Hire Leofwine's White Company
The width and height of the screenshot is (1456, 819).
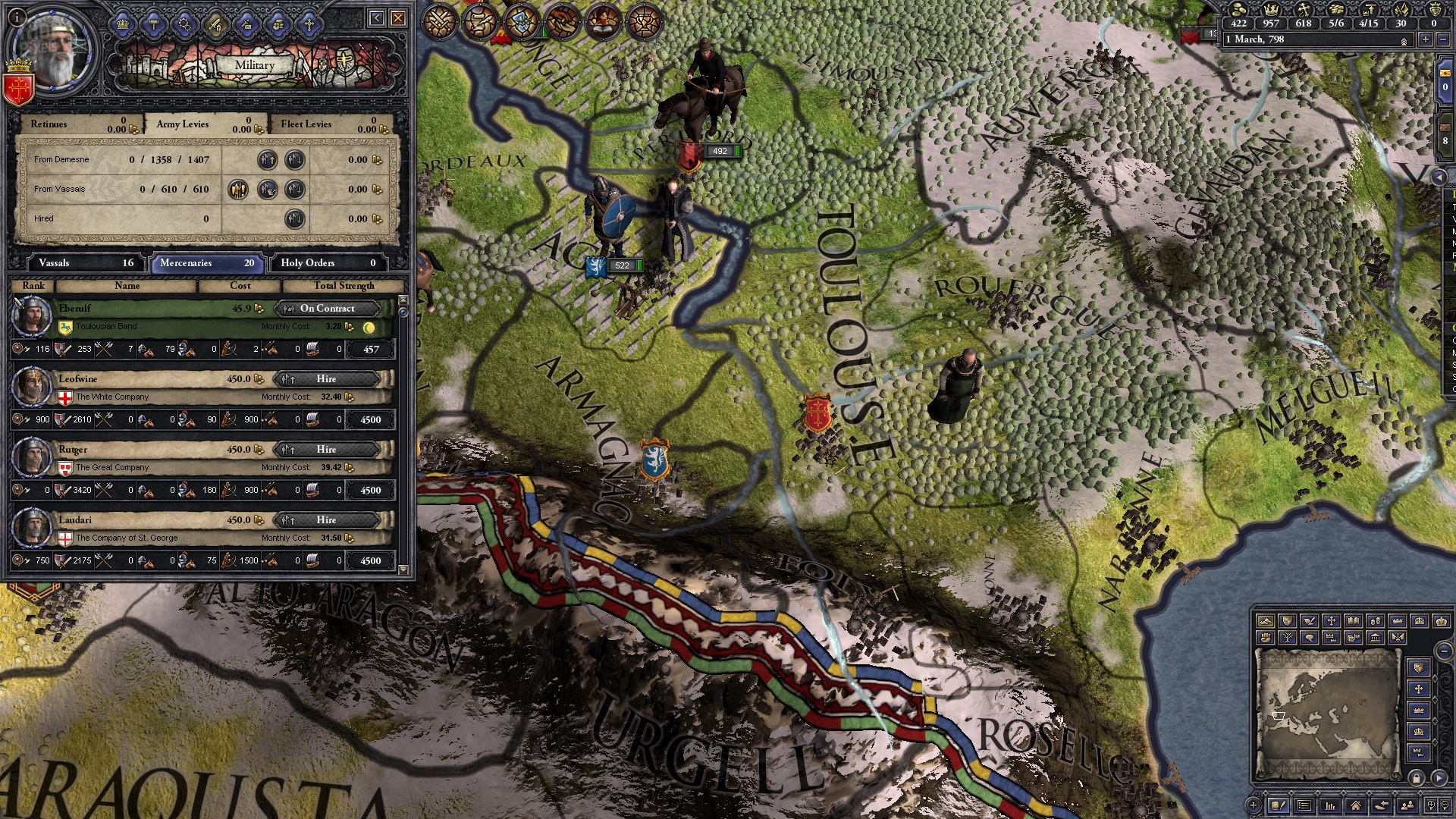click(326, 378)
